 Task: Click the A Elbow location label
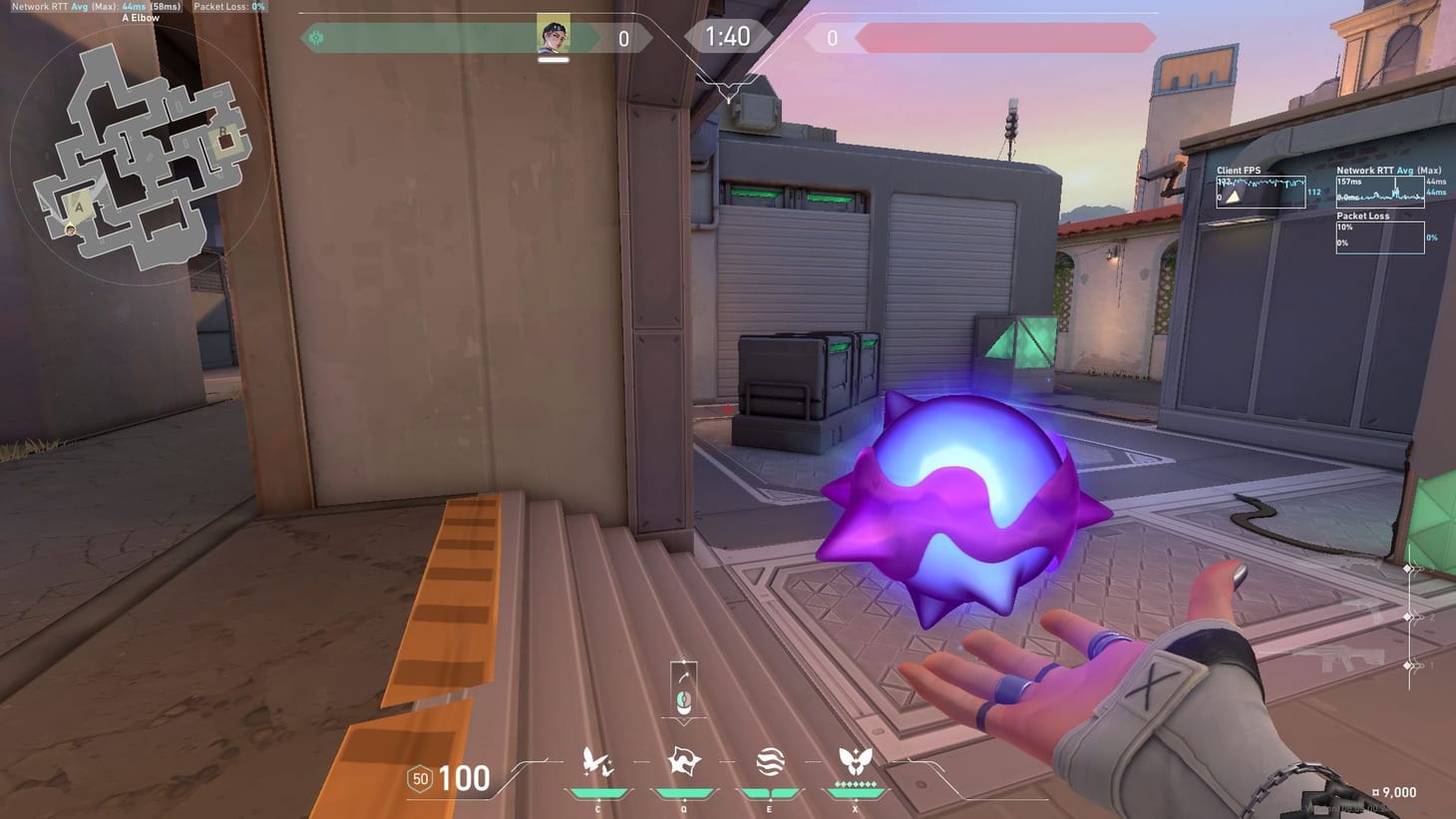tap(141, 18)
